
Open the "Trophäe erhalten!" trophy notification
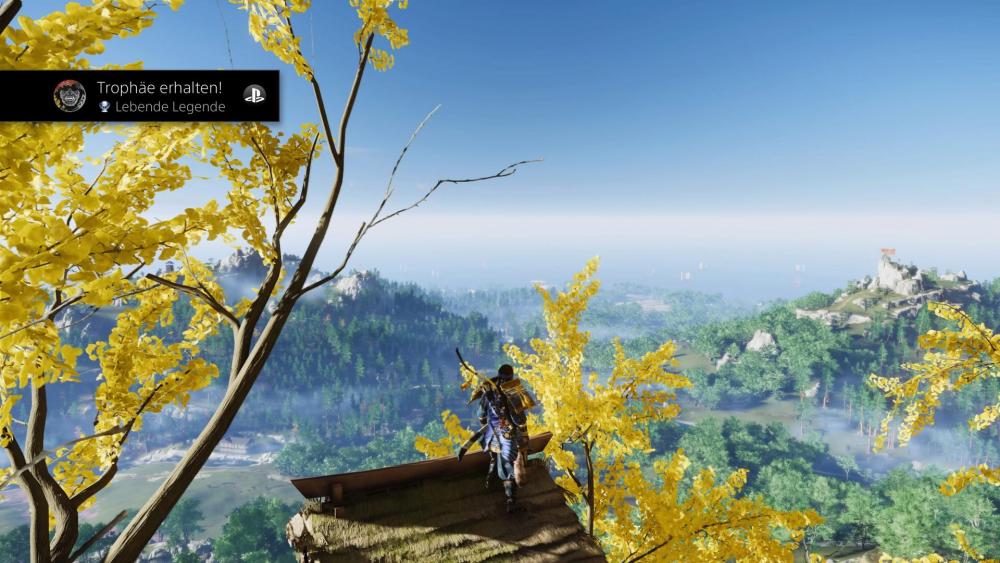[x=160, y=96]
